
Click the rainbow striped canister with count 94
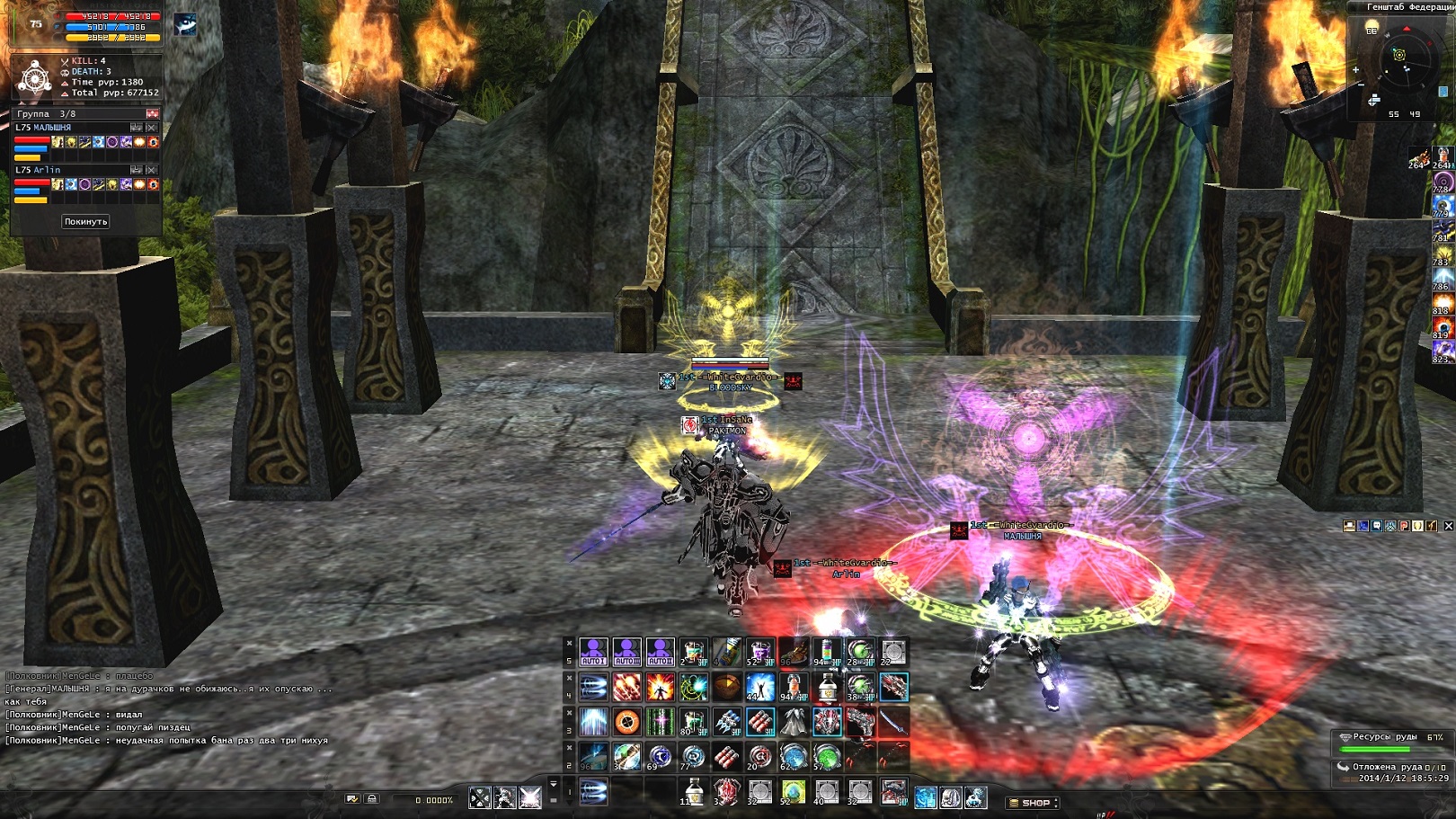[x=826, y=653]
